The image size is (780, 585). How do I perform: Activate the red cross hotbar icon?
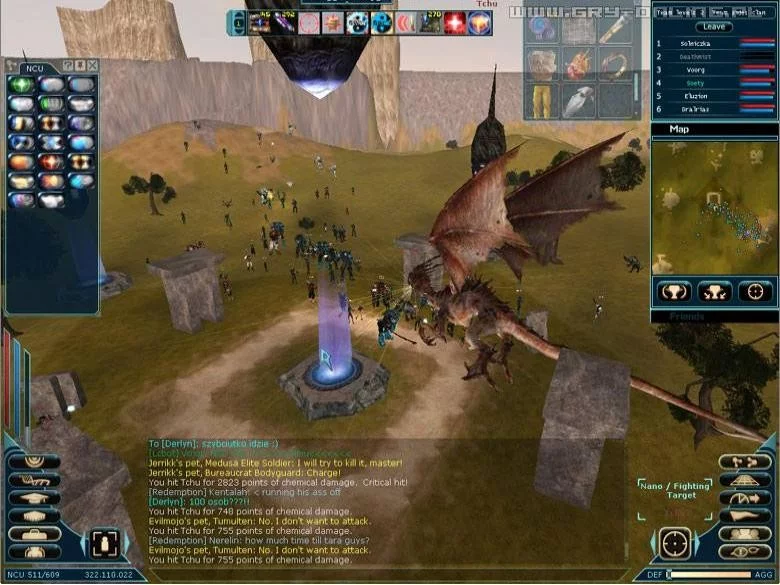[455, 23]
